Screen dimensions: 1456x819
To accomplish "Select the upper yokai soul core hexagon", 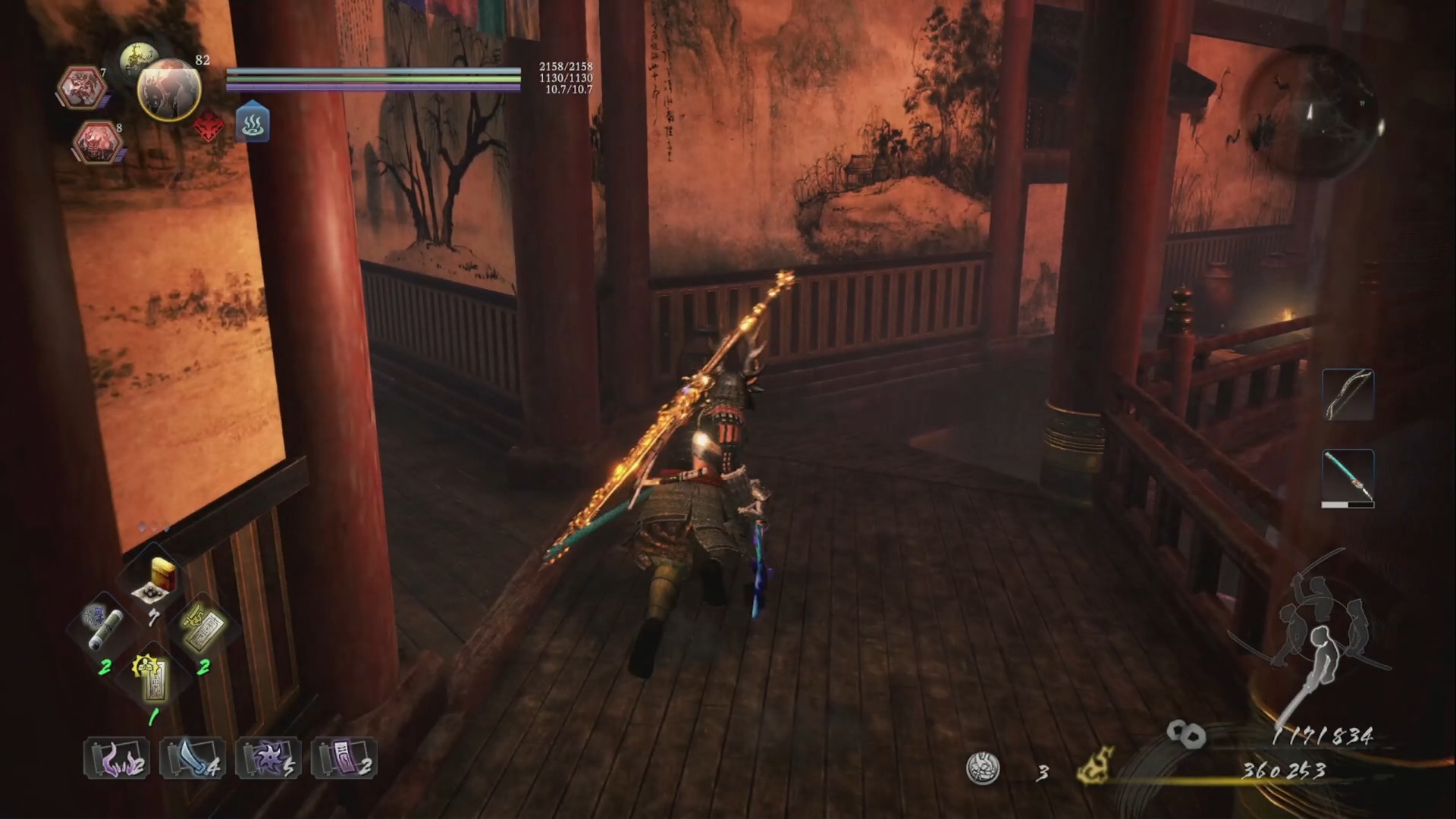I will pos(82,86).
